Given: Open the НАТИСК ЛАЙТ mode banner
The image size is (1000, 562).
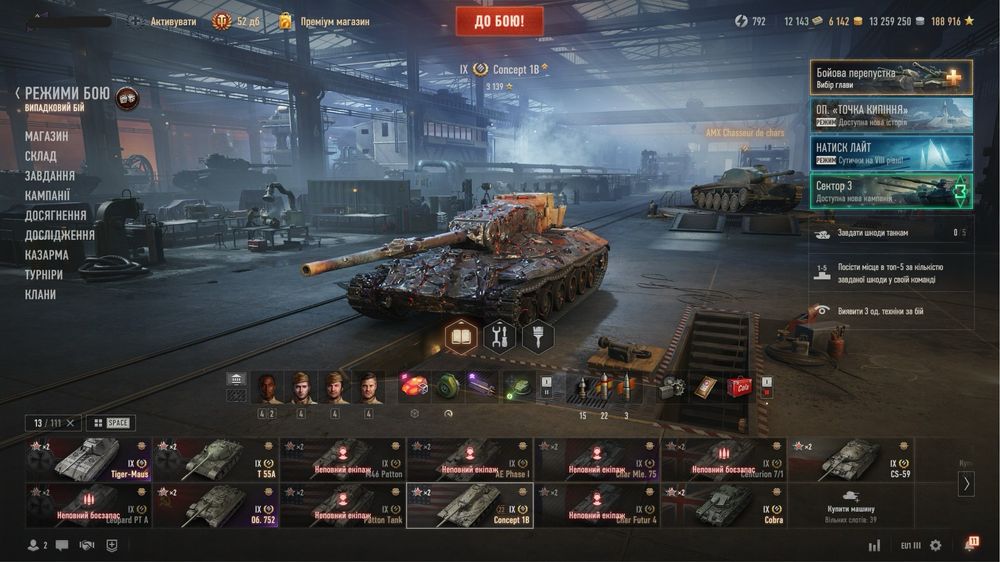Looking at the screenshot, I should pos(891,152).
